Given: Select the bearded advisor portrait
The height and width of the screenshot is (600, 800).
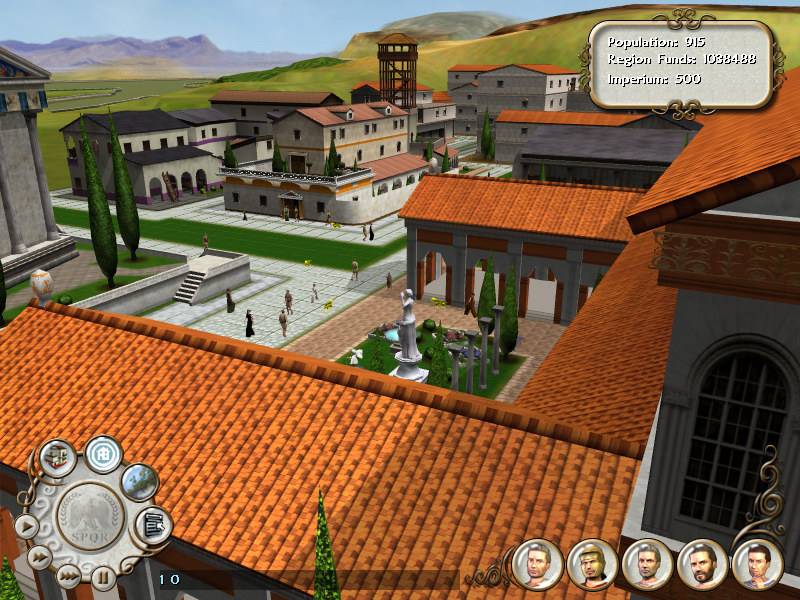Looking at the screenshot, I should coord(702,565).
